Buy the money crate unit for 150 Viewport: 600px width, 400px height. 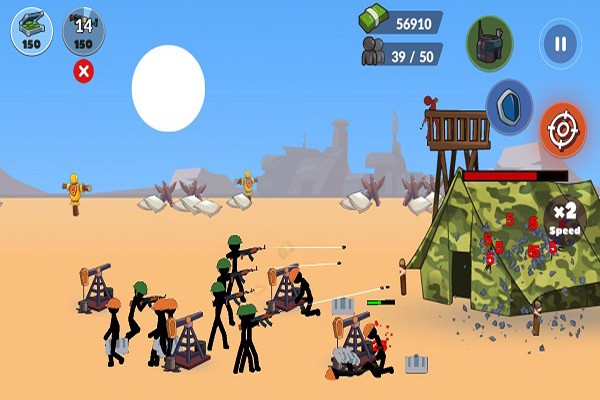[32, 30]
